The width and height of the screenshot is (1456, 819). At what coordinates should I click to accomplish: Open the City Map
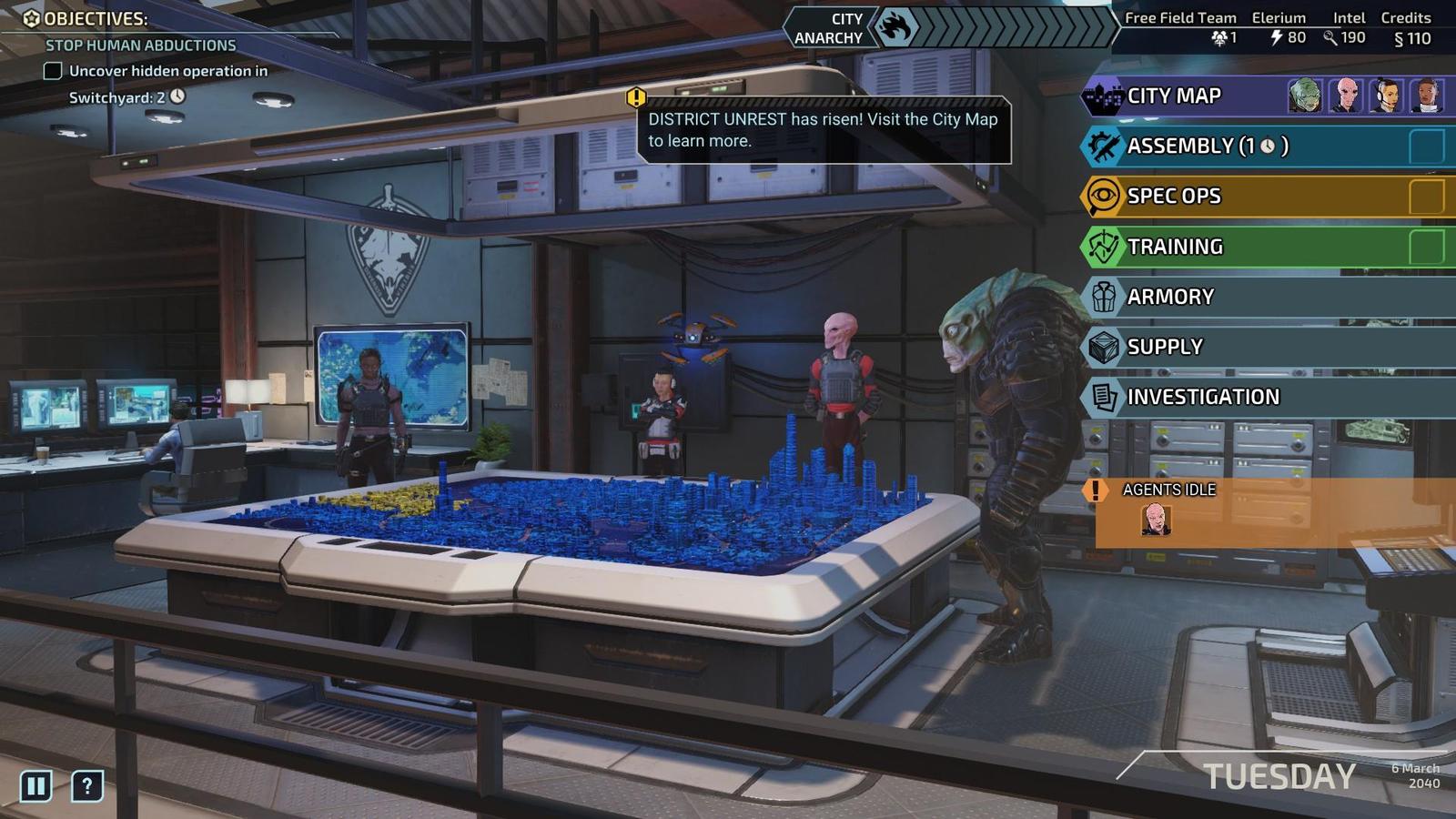pyautogui.click(x=1174, y=96)
